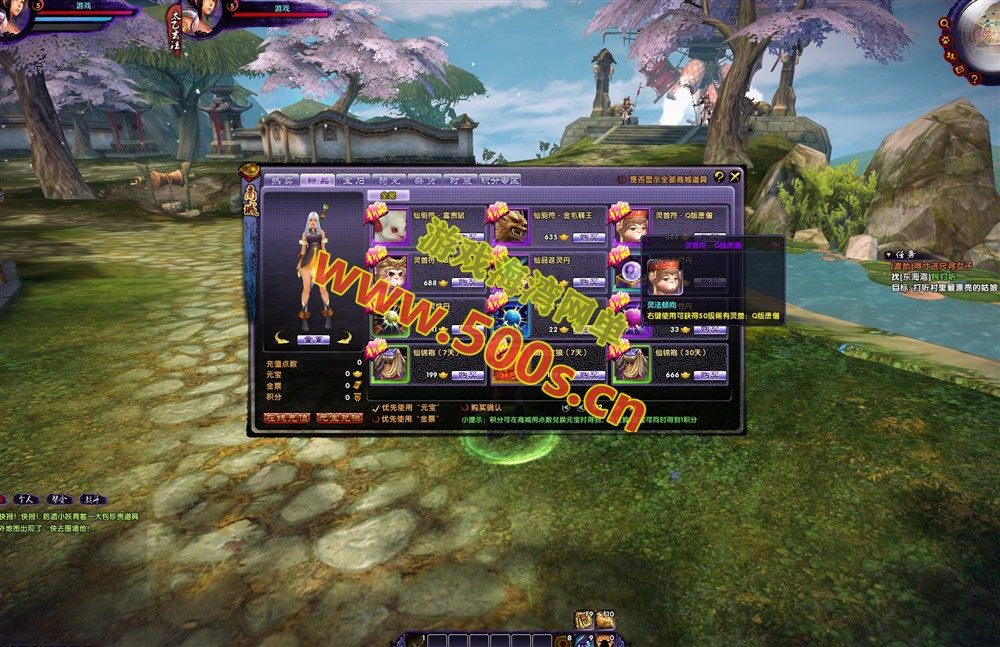This screenshot has width=1000, height=647.
Task: Reset the character preview with 重置
Action: tap(314, 339)
